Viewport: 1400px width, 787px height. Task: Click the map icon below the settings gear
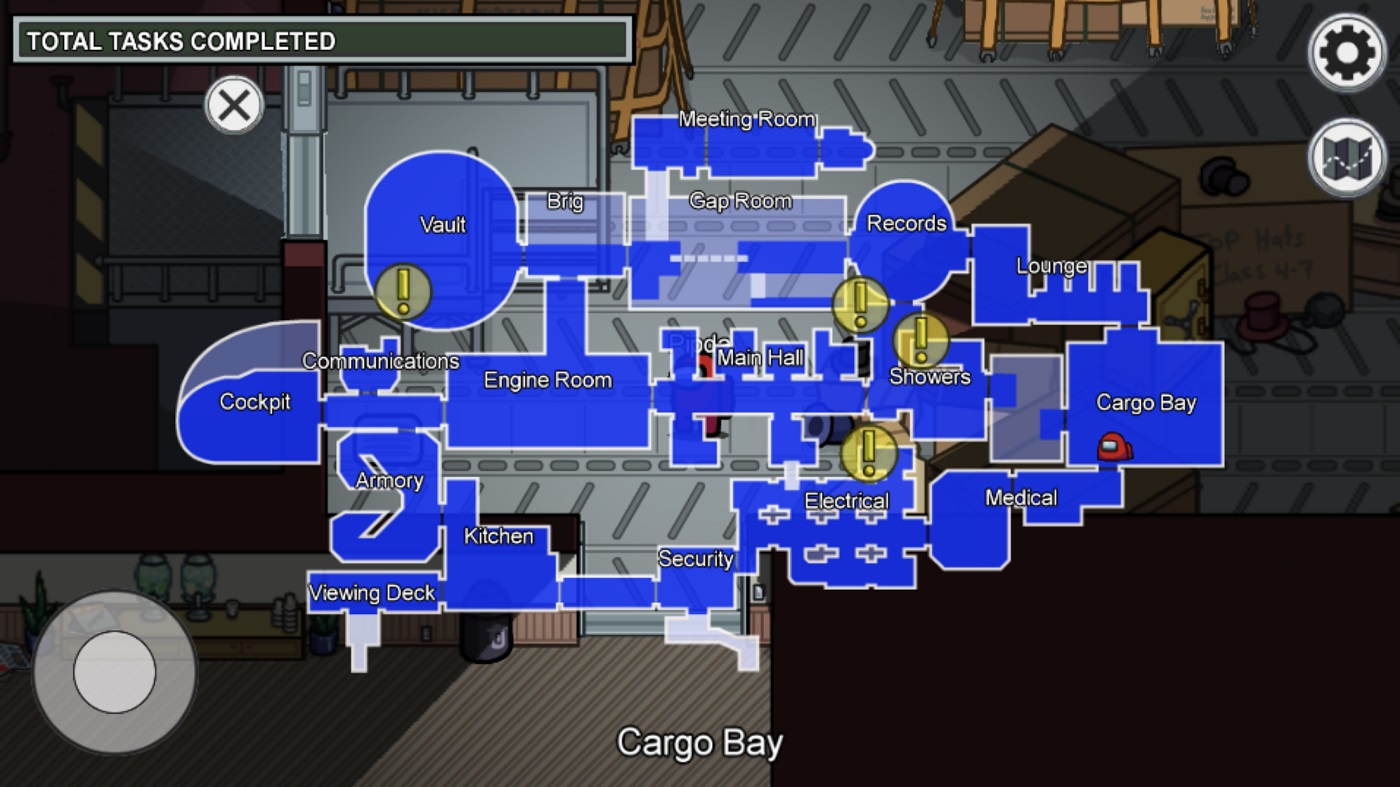pos(1345,155)
